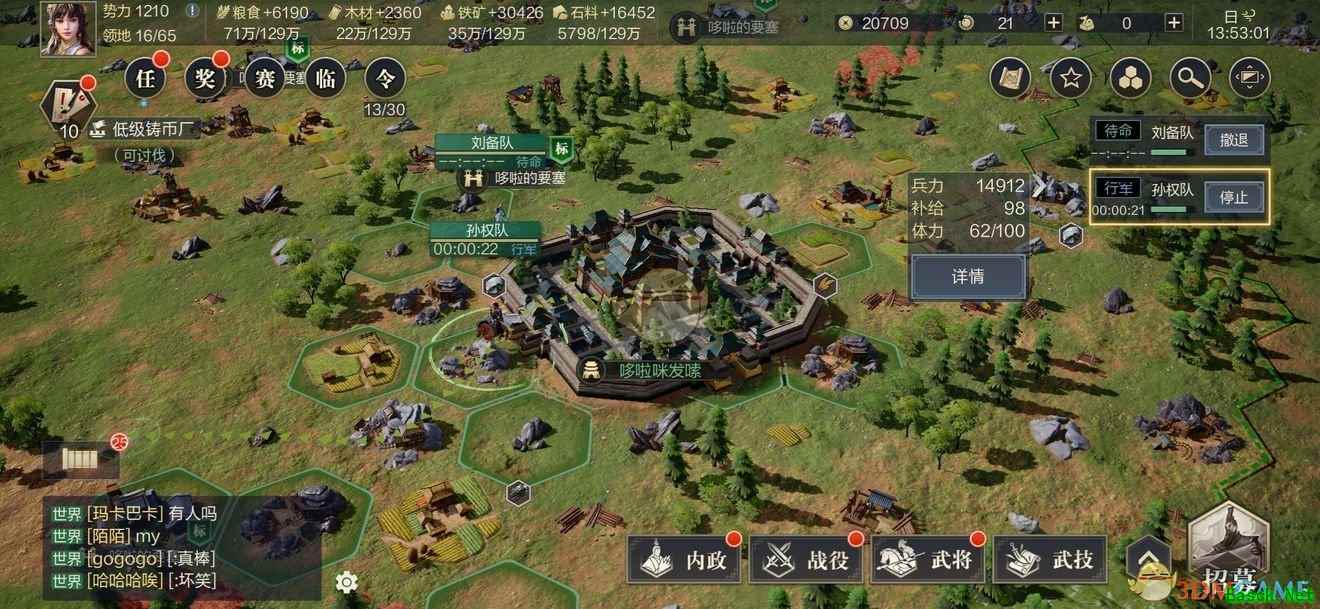Open the 赛 season button
This screenshot has width=1320, height=609.
pyautogui.click(x=265, y=78)
